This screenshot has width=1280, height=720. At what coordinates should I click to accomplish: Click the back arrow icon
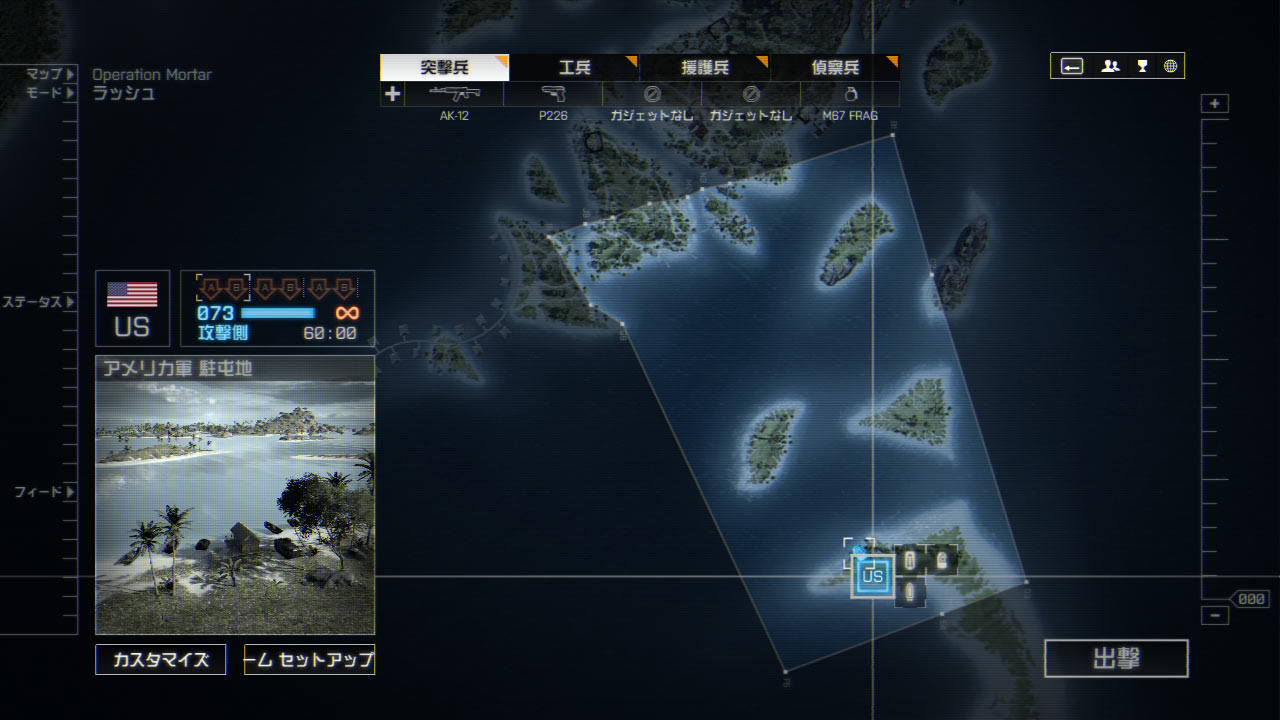click(x=1072, y=66)
